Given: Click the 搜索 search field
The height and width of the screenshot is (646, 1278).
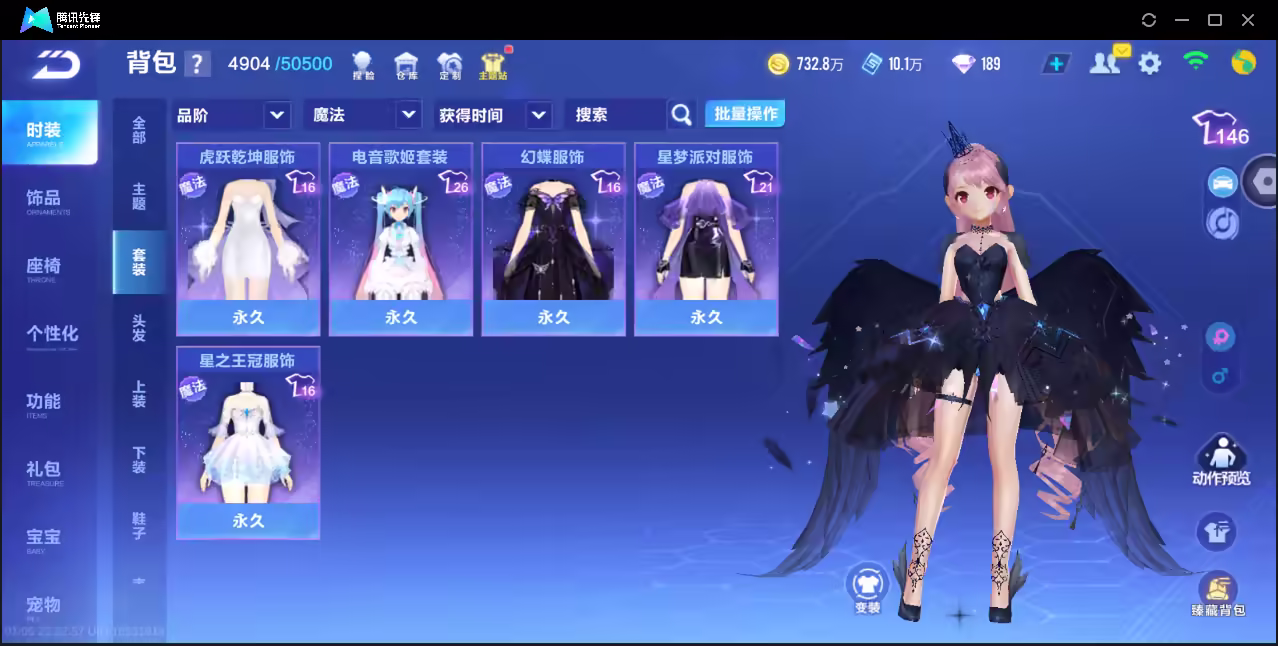Looking at the screenshot, I should tap(616, 115).
